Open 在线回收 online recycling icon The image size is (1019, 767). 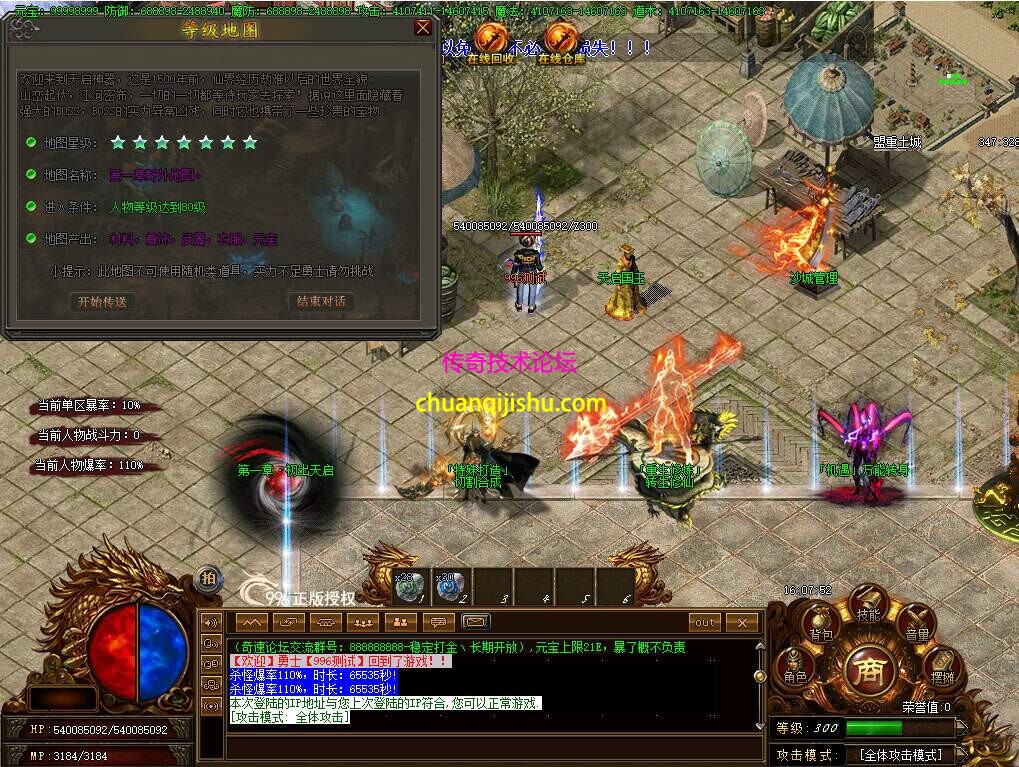click(x=490, y=40)
